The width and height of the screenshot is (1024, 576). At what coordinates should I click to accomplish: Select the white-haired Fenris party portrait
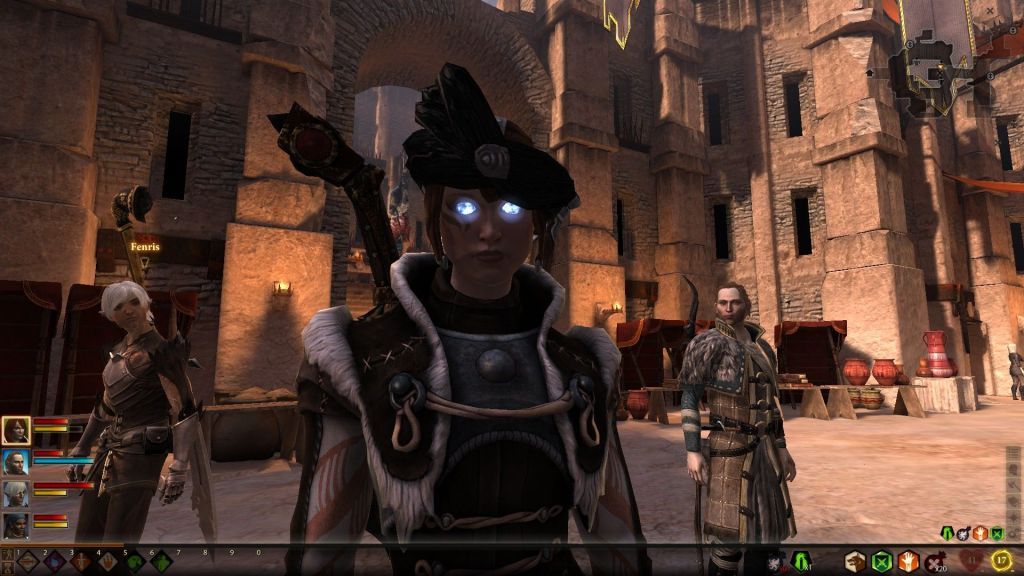(16, 494)
